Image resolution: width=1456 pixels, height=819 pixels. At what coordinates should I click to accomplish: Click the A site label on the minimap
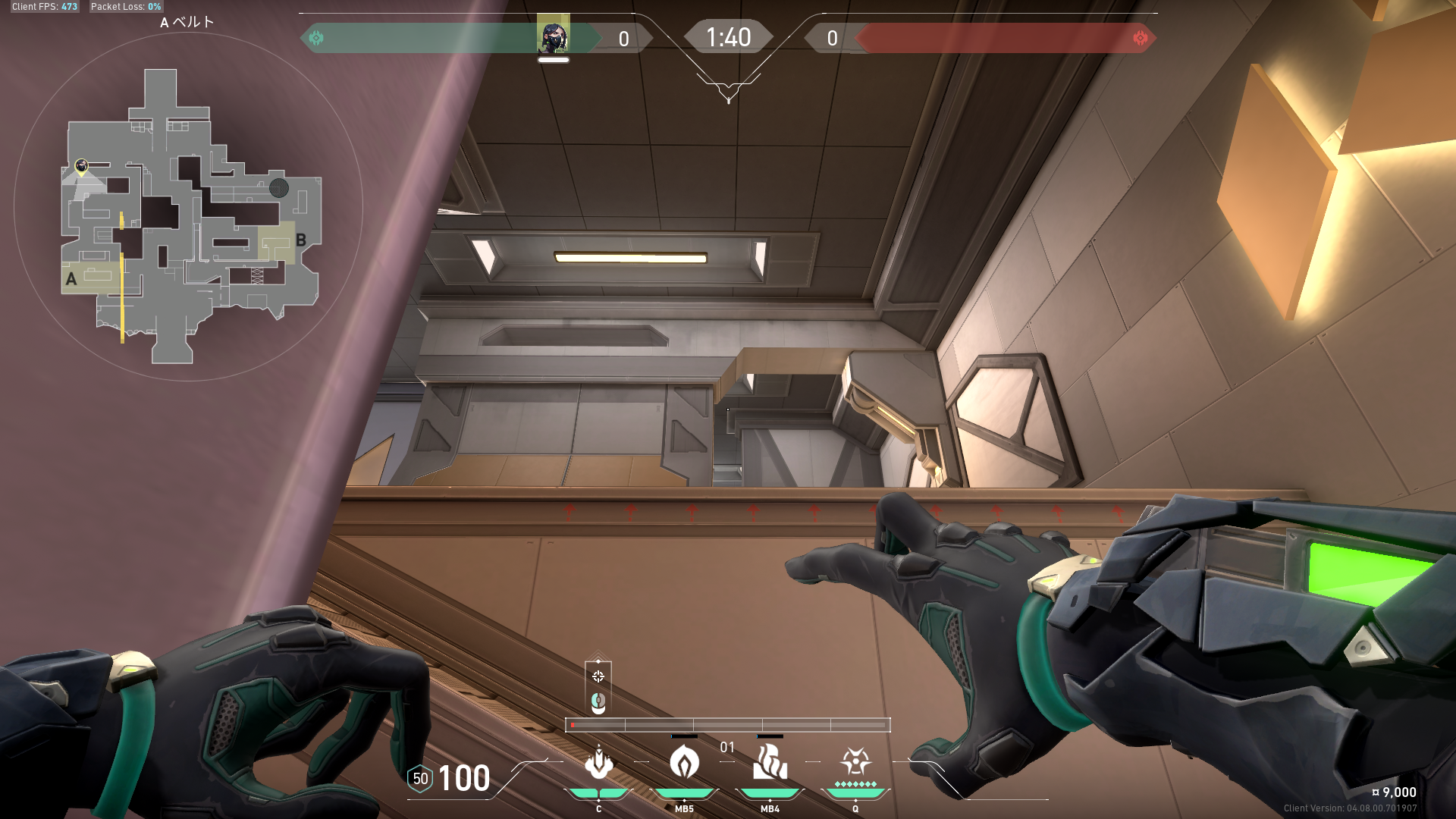(x=71, y=279)
